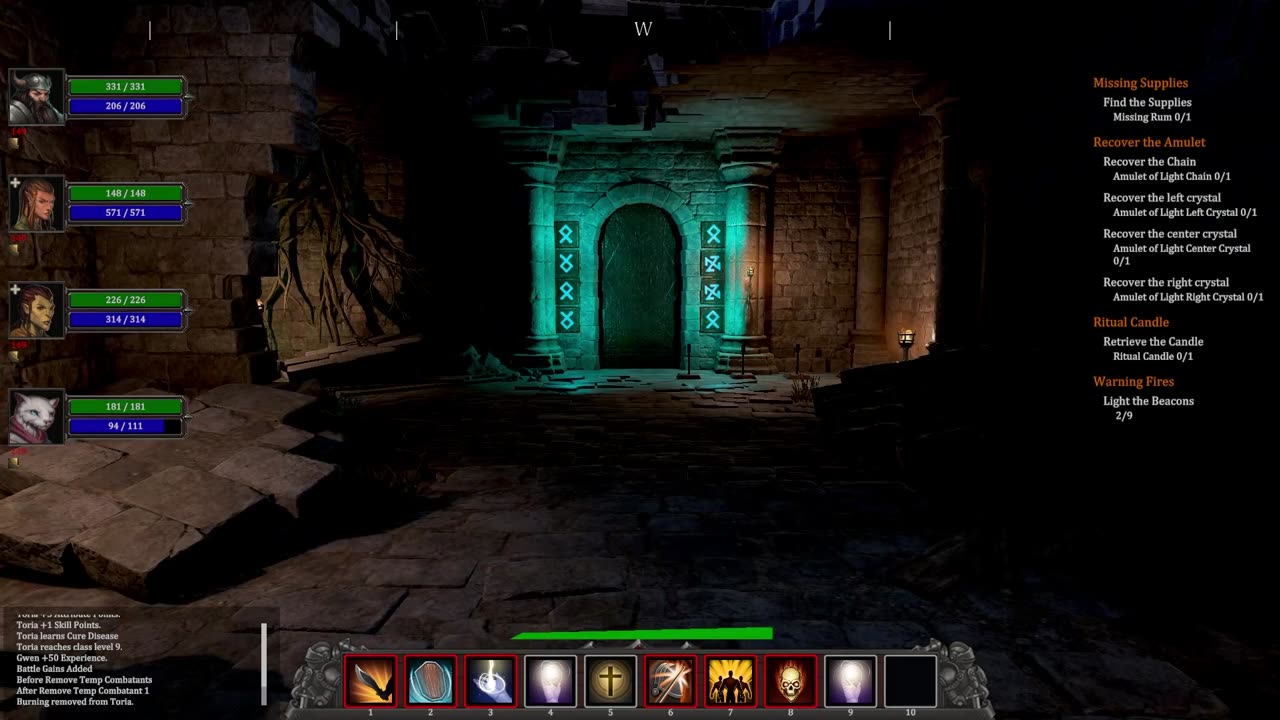This screenshot has height=720, width=1280.
Task: Click the combat log scrollbar
Action: [x=265, y=662]
